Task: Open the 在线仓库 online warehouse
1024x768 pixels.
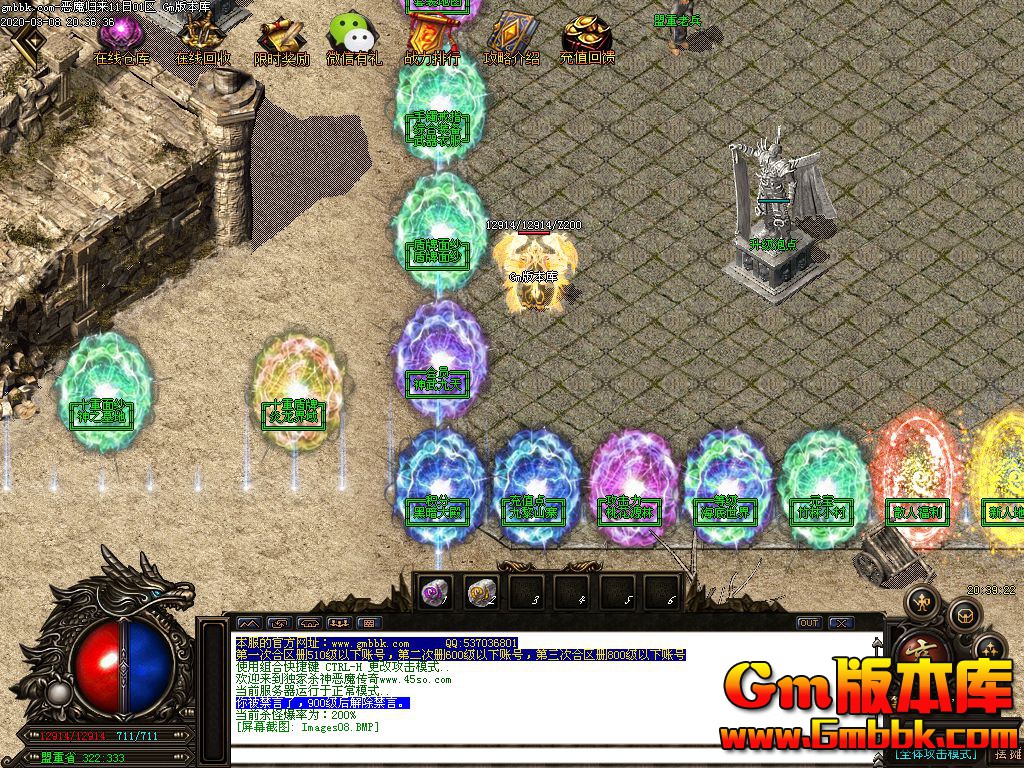Action: click(x=121, y=39)
